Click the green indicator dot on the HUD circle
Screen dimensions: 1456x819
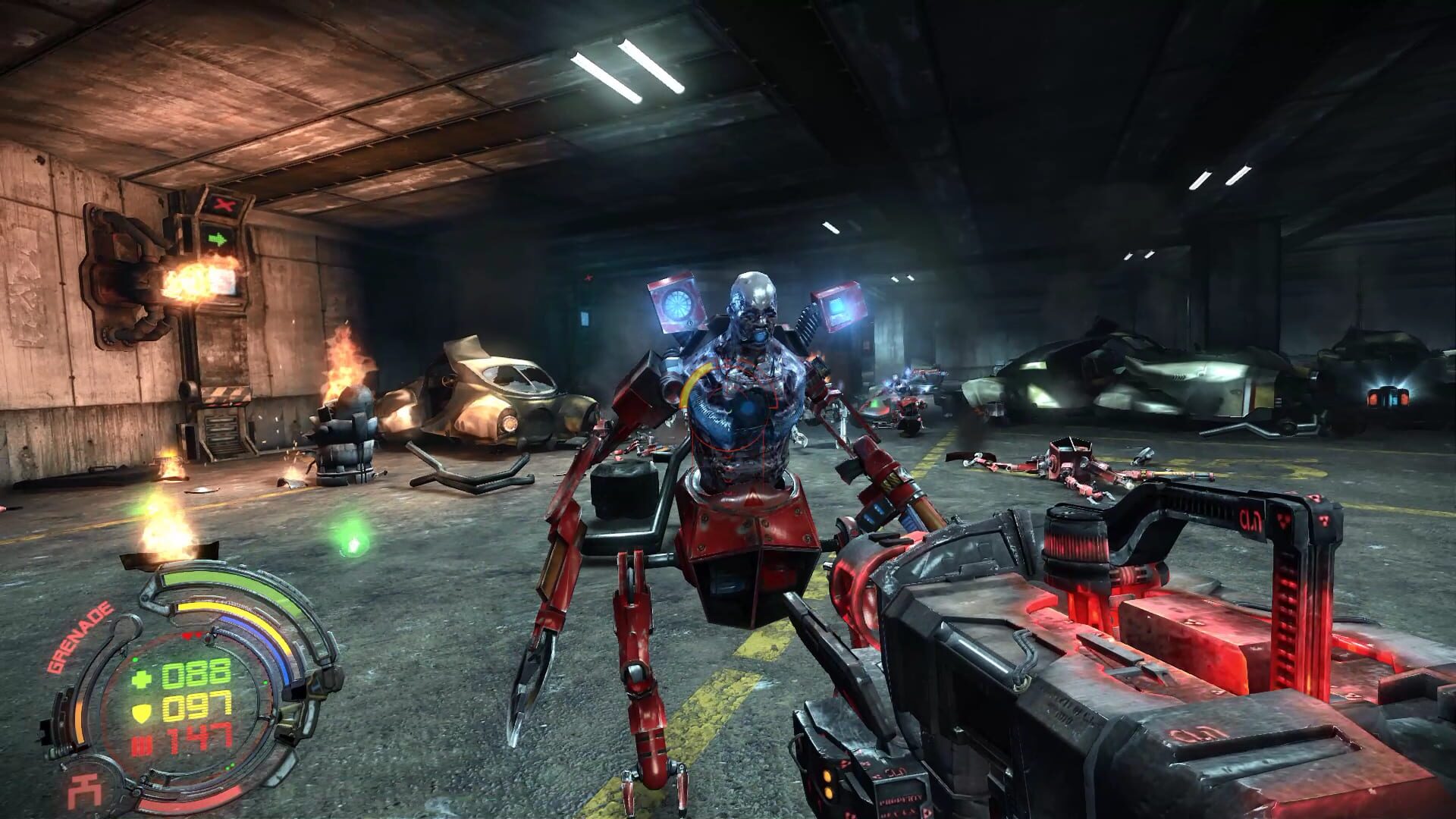pos(135,661)
